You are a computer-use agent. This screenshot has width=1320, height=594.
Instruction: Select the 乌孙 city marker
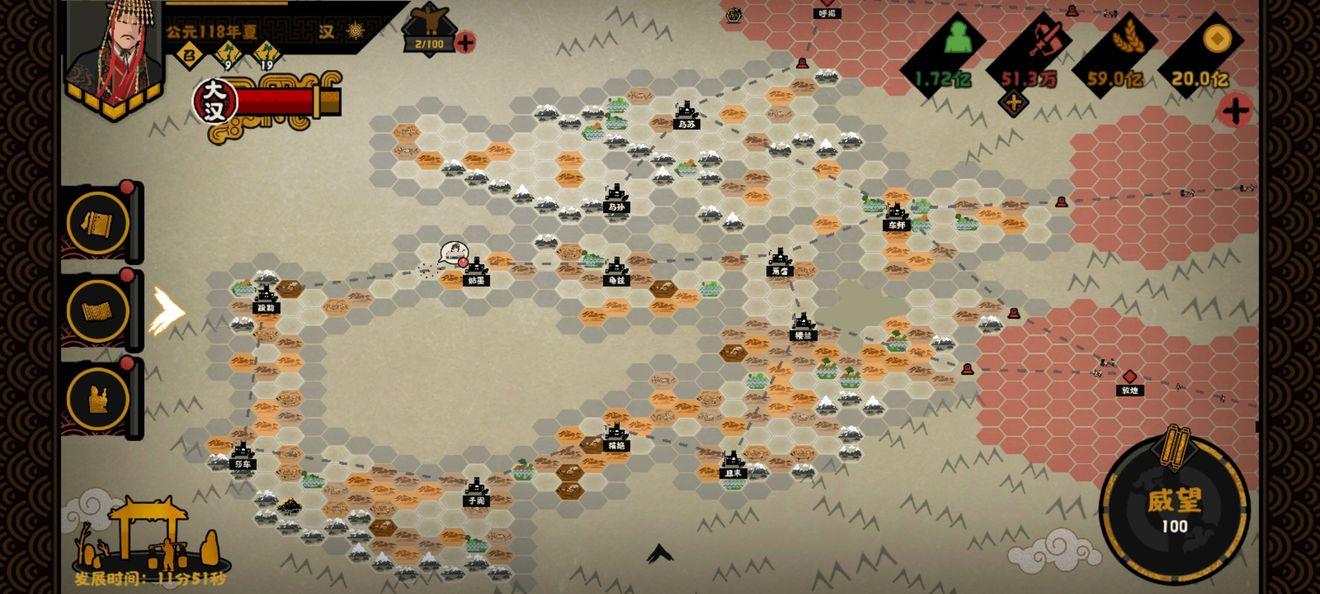[x=616, y=197]
